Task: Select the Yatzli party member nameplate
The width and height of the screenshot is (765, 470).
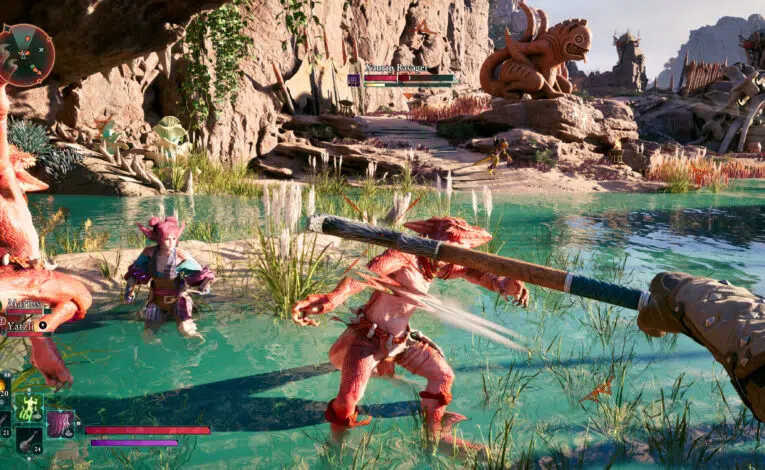Action: point(22,326)
